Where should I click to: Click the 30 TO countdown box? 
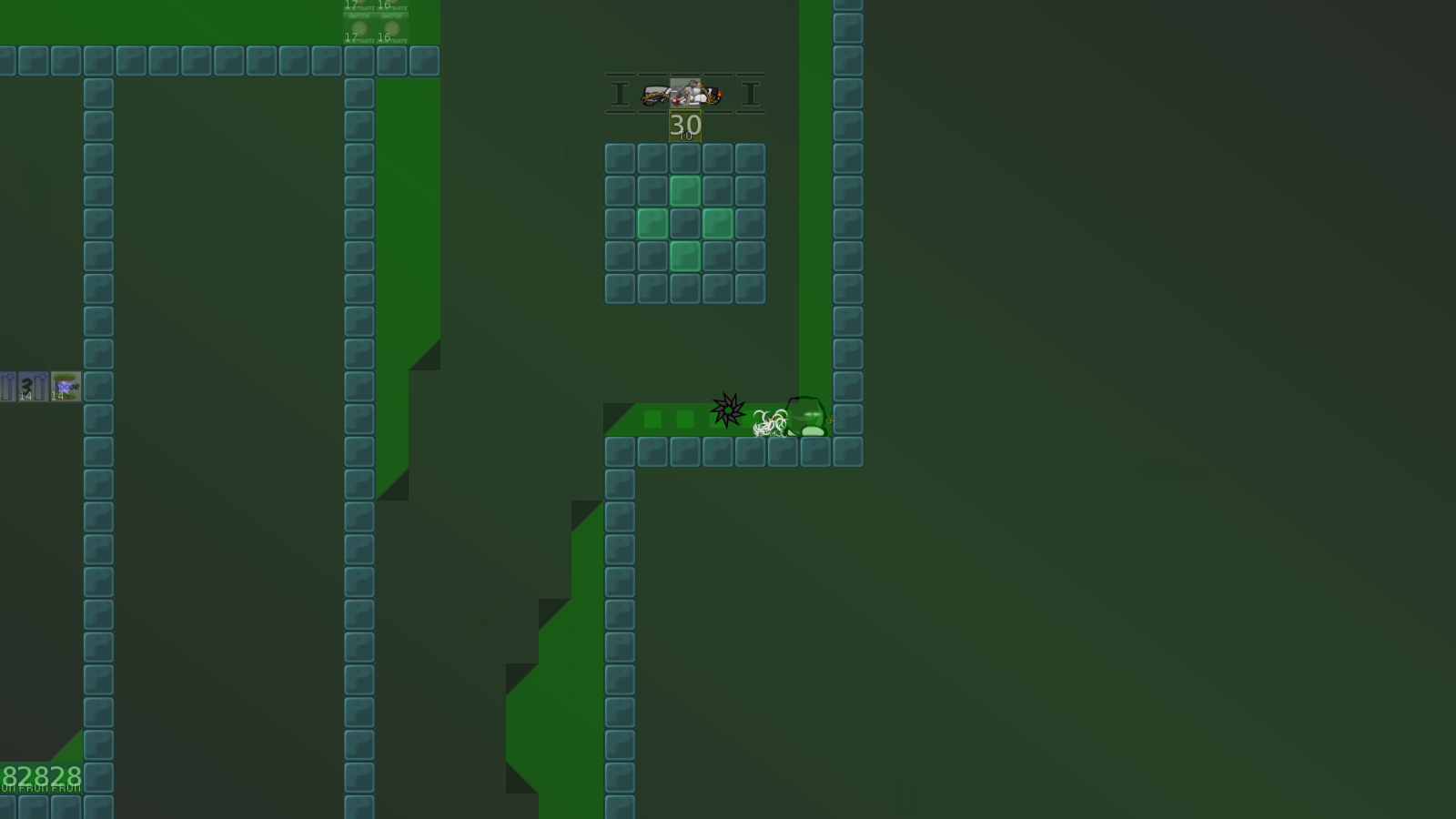685,127
